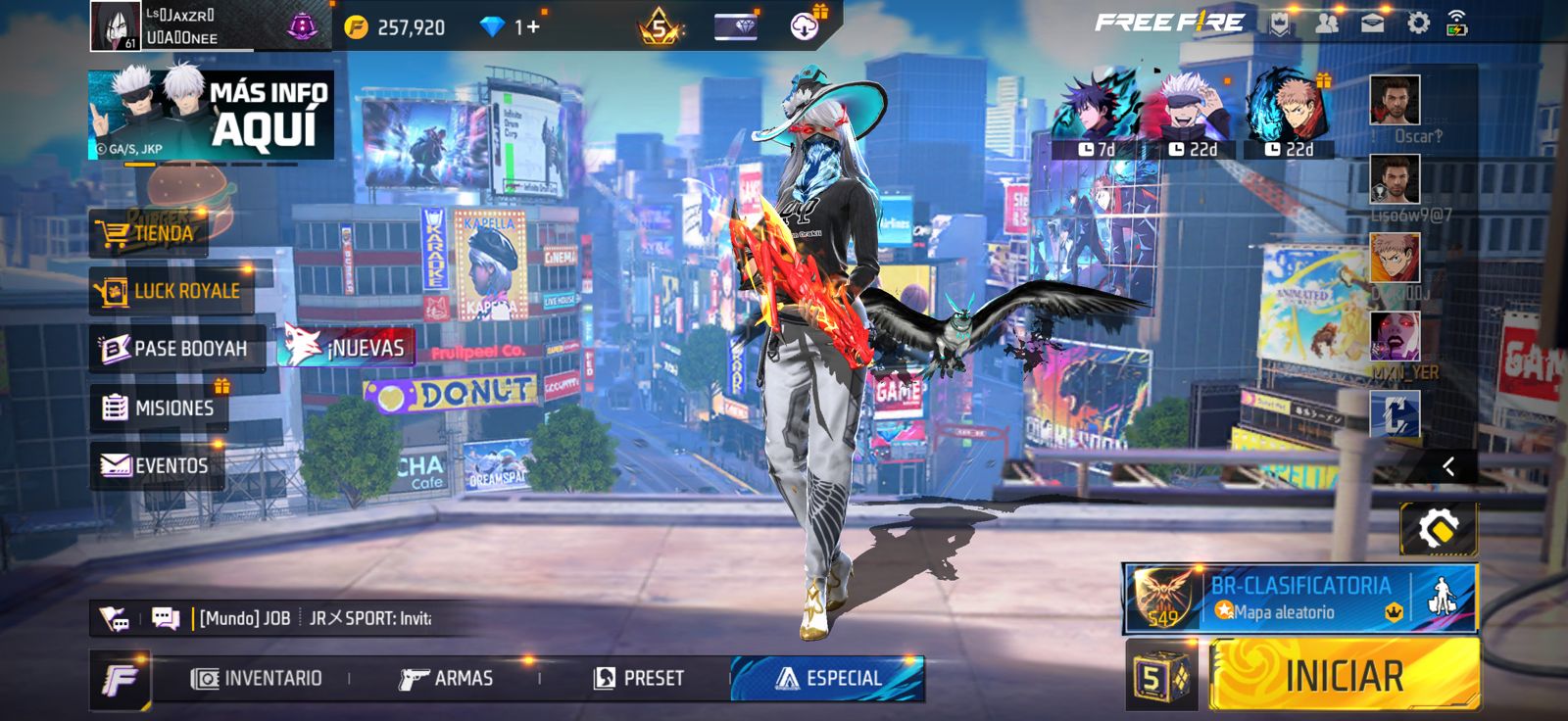
Task: Select the ESPECIAL tab
Action: point(828,678)
